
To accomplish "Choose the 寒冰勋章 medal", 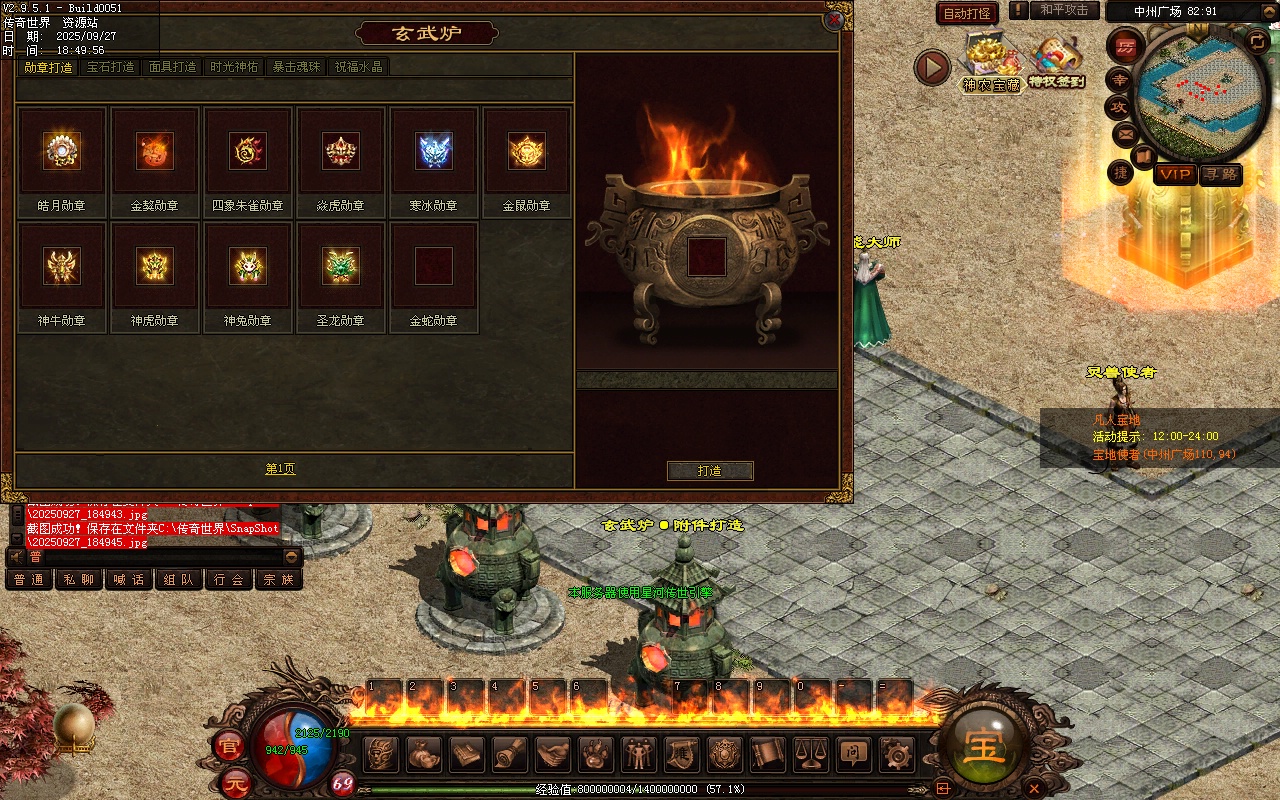I will pyautogui.click(x=434, y=151).
